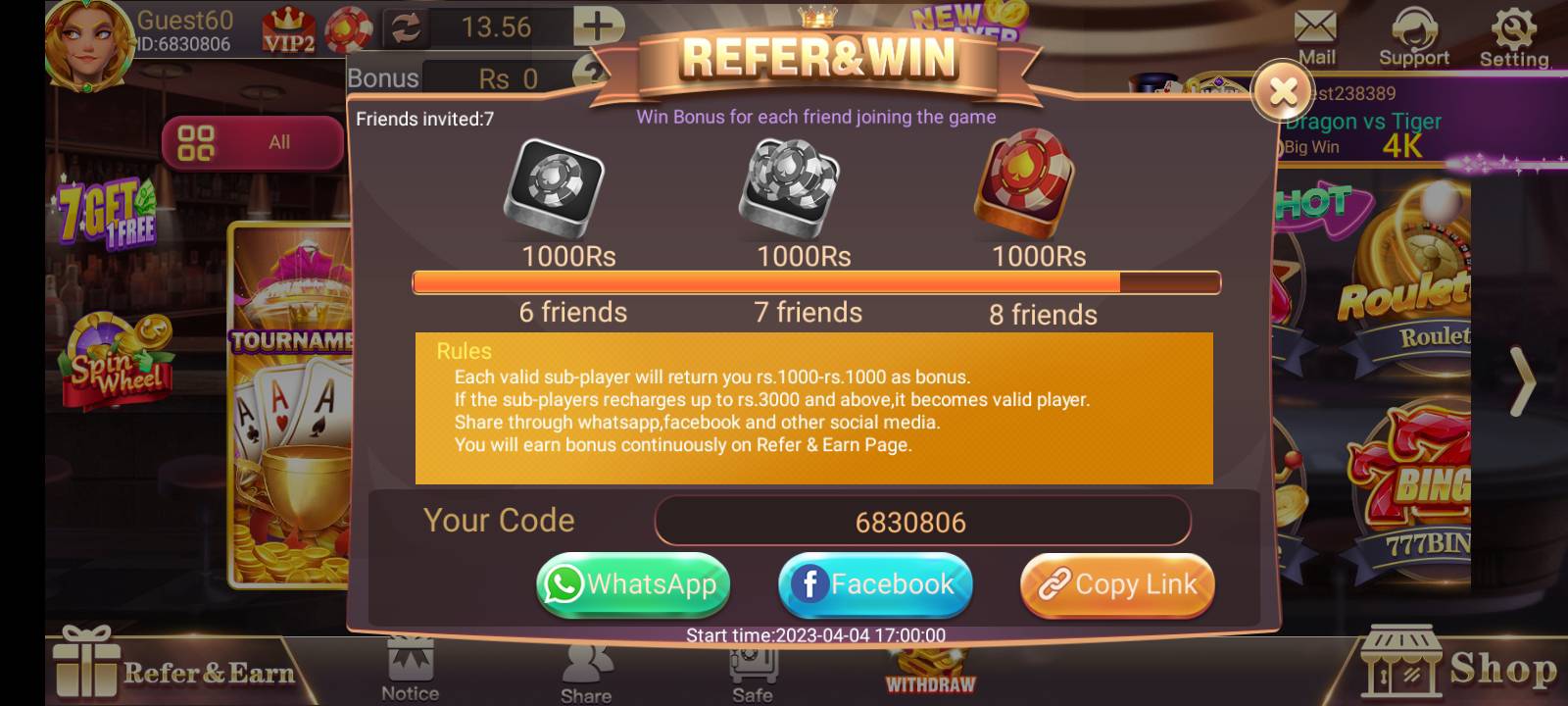Open the 7 Get 1 Free promotion

pyautogui.click(x=108, y=206)
